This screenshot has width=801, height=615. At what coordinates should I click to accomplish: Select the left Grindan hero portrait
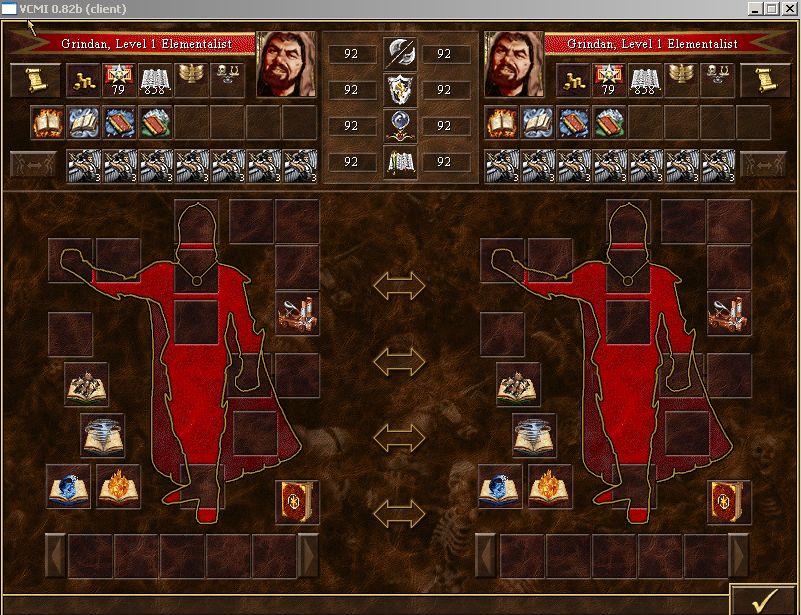[286, 64]
